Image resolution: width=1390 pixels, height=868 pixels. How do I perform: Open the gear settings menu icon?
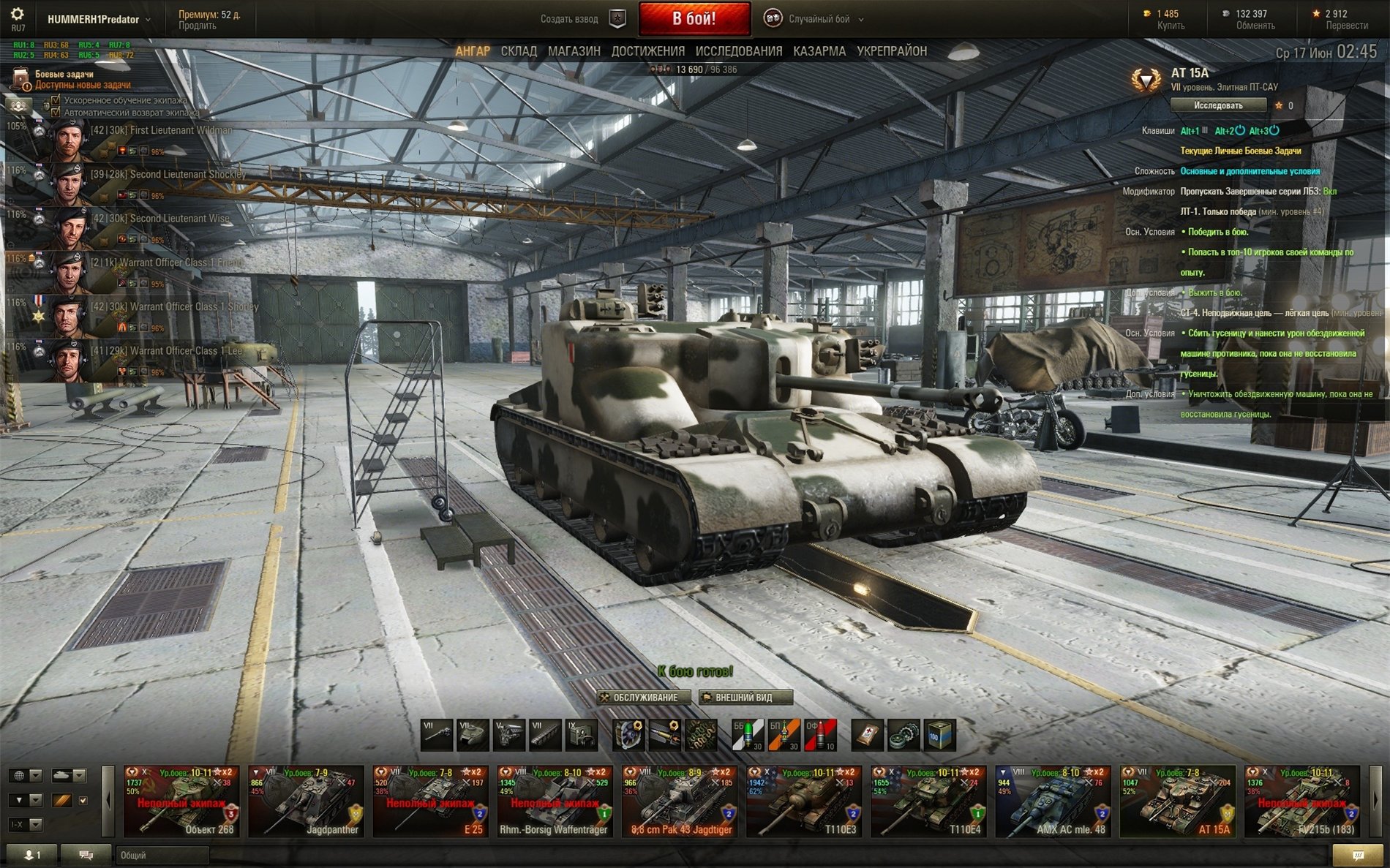click(x=18, y=15)
